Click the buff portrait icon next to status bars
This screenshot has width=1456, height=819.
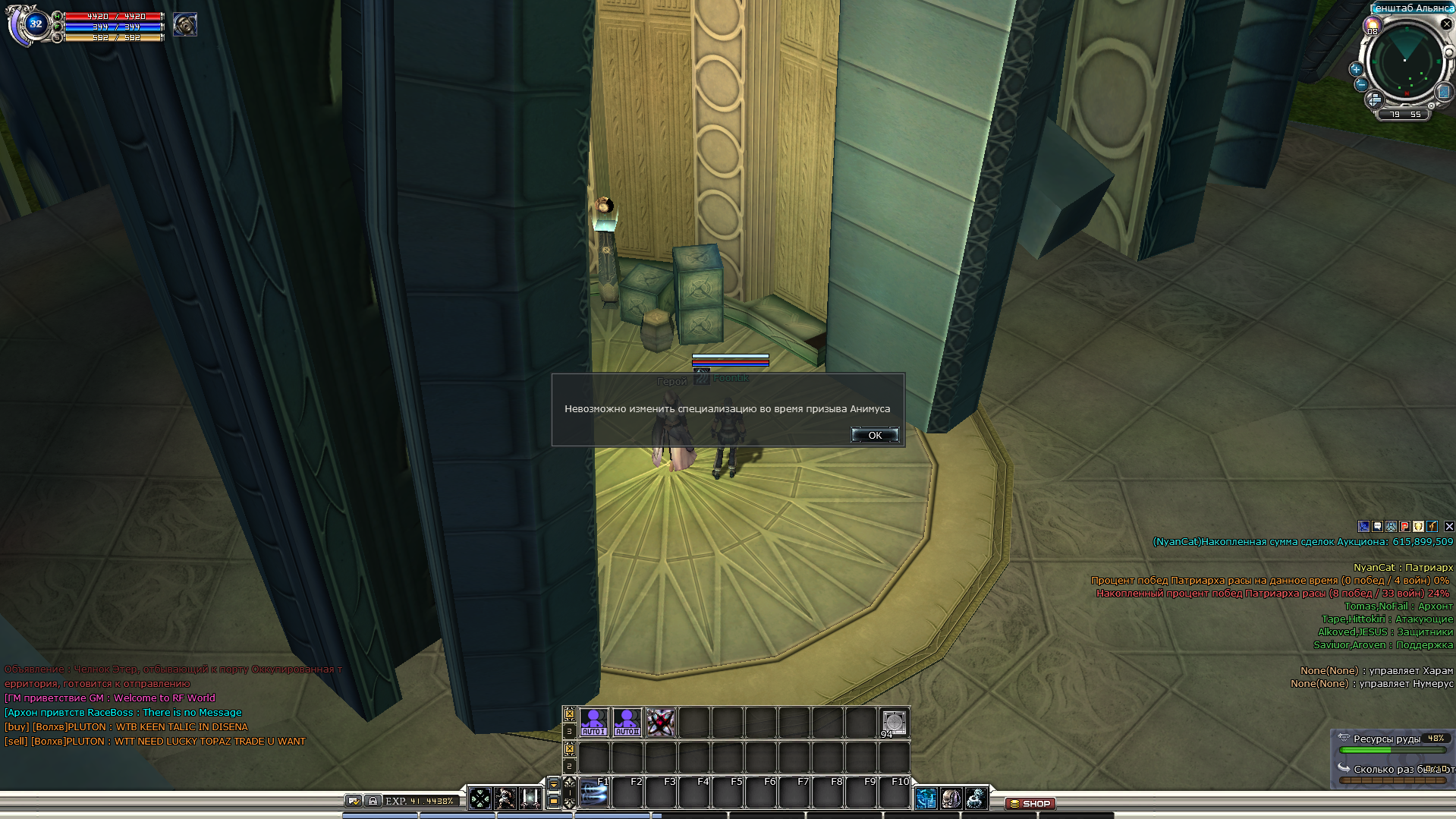click(x=185, y=25)
